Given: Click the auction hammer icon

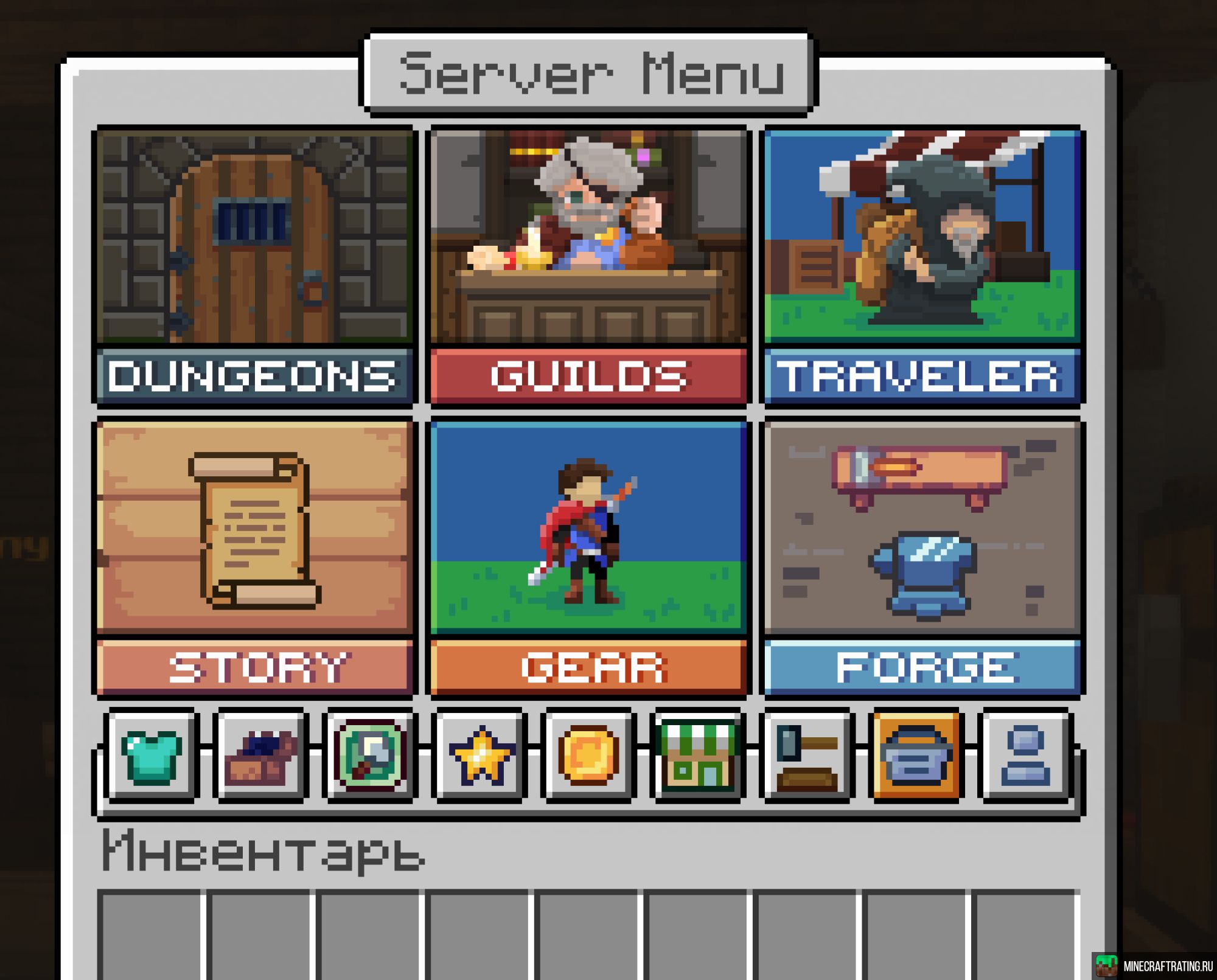Looking at the screenshot, I should click(807, 755).
